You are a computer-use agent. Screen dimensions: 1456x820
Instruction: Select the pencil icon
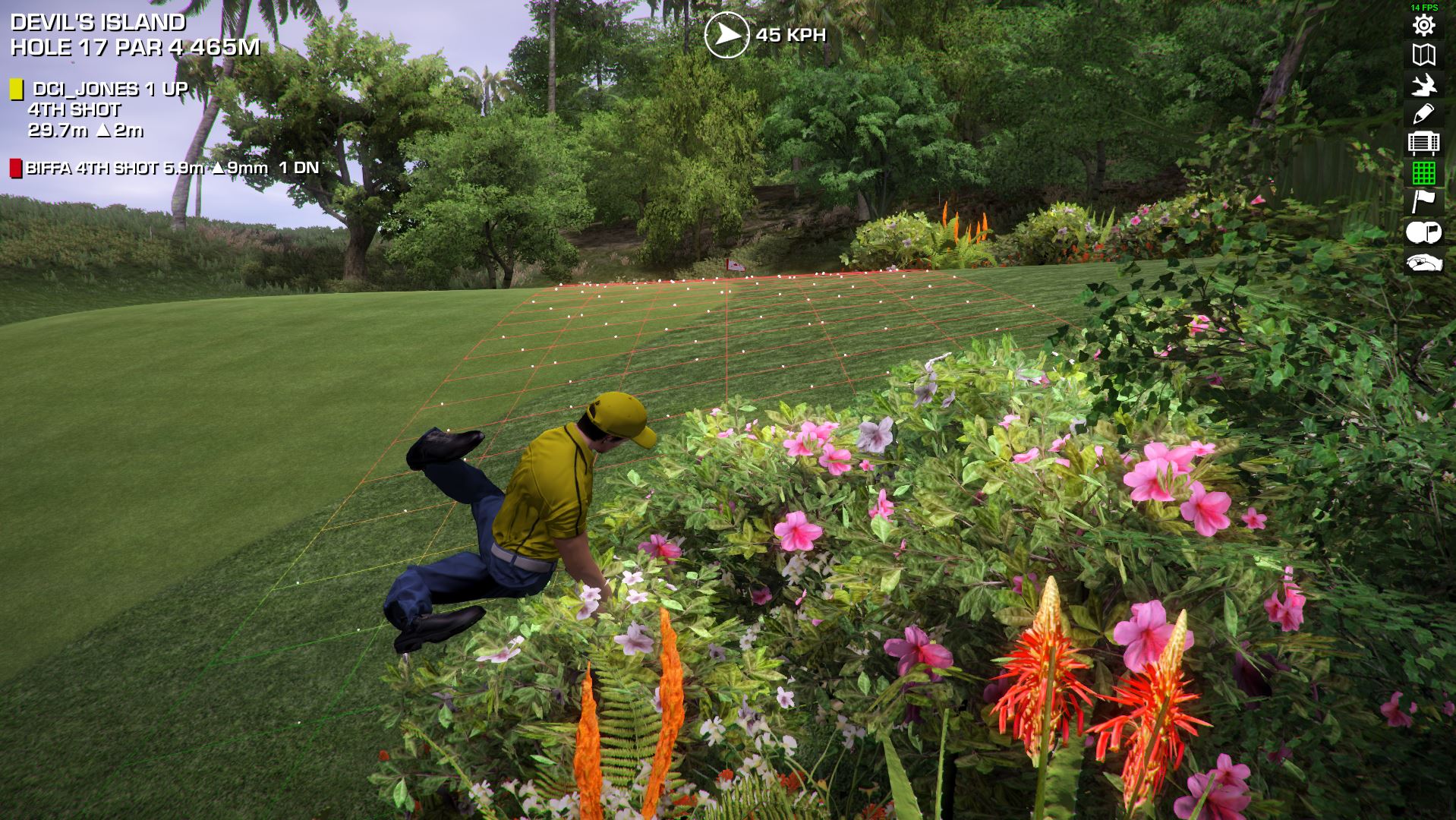[x=1423, y=114]
